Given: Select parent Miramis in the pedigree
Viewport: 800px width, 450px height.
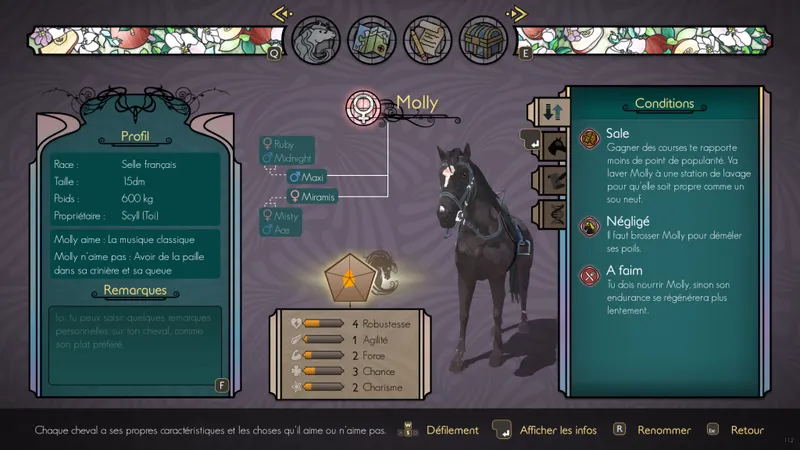Looking at the screenshot, I should coord(312,197).
